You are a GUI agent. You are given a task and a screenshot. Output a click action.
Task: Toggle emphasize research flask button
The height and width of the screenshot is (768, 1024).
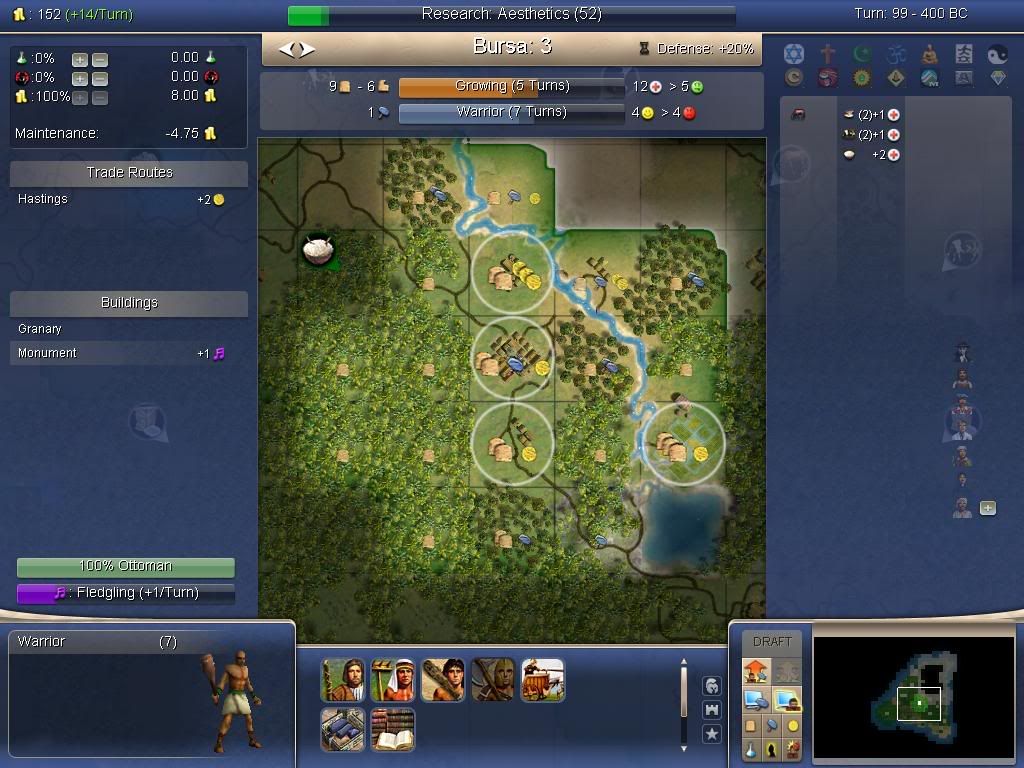point(750,748)
